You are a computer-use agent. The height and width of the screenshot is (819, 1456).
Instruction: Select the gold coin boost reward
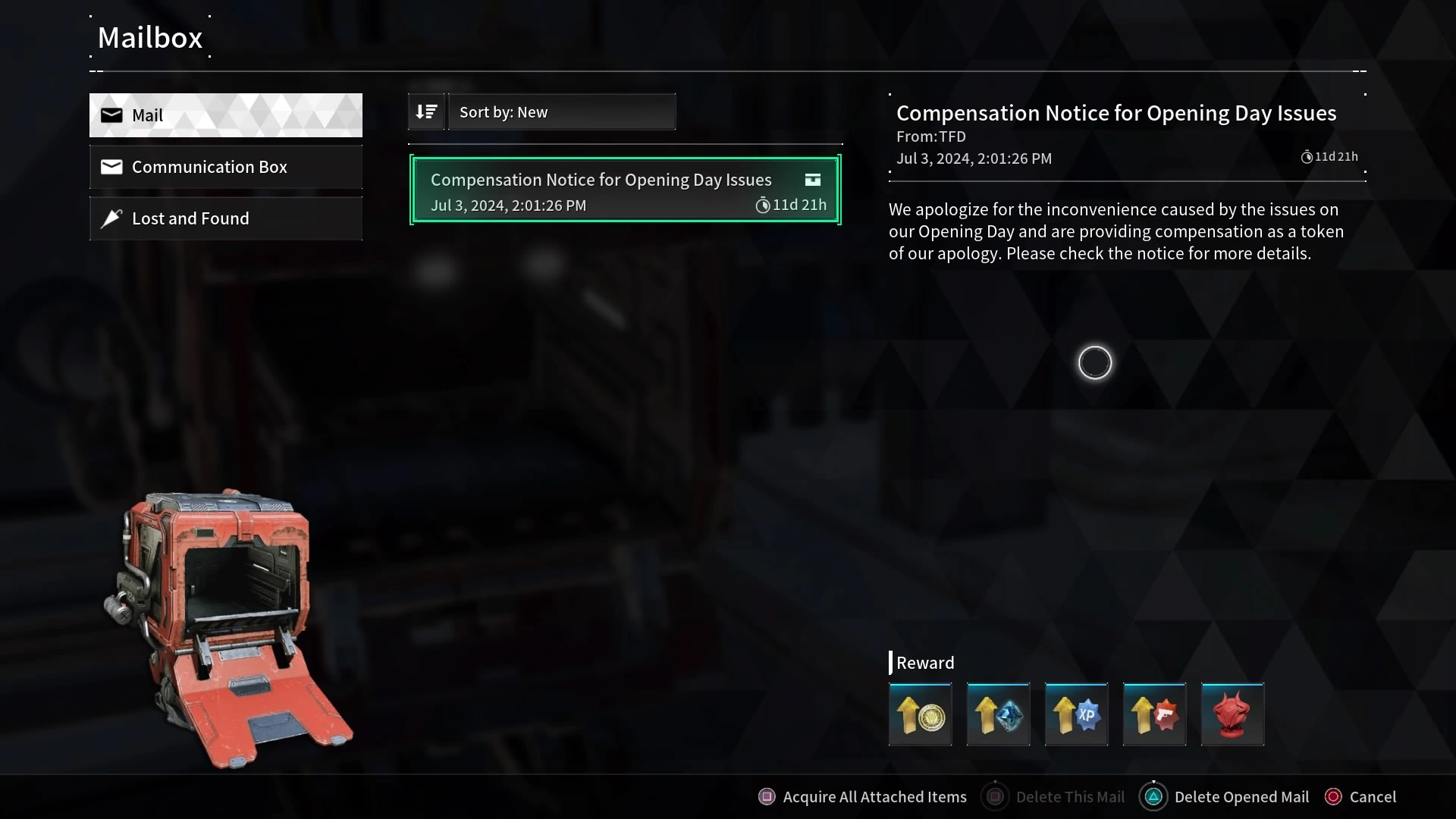pos(921,714)
